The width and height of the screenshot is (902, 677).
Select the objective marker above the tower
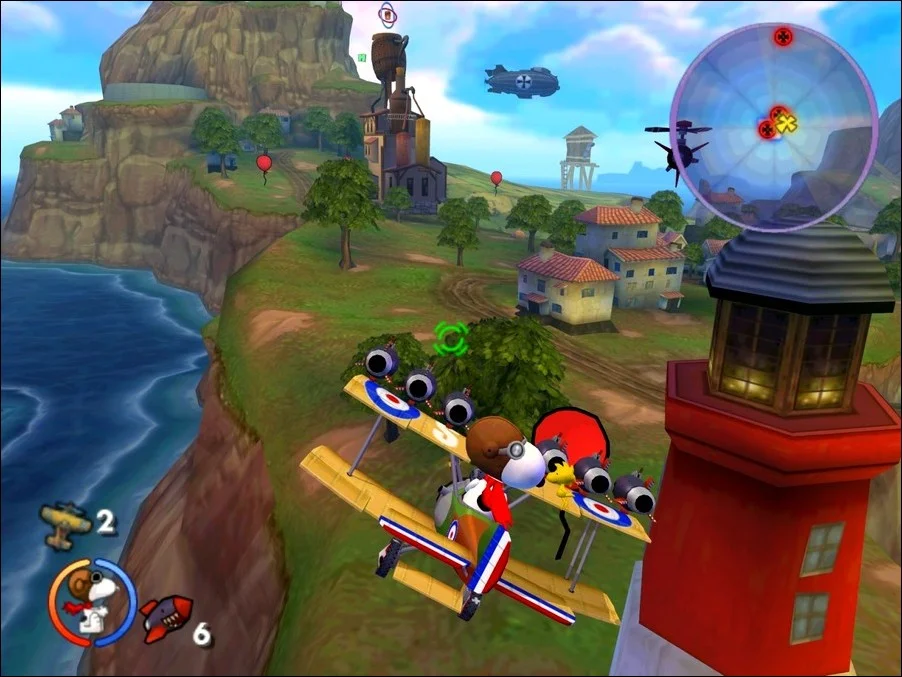[387, 14]
